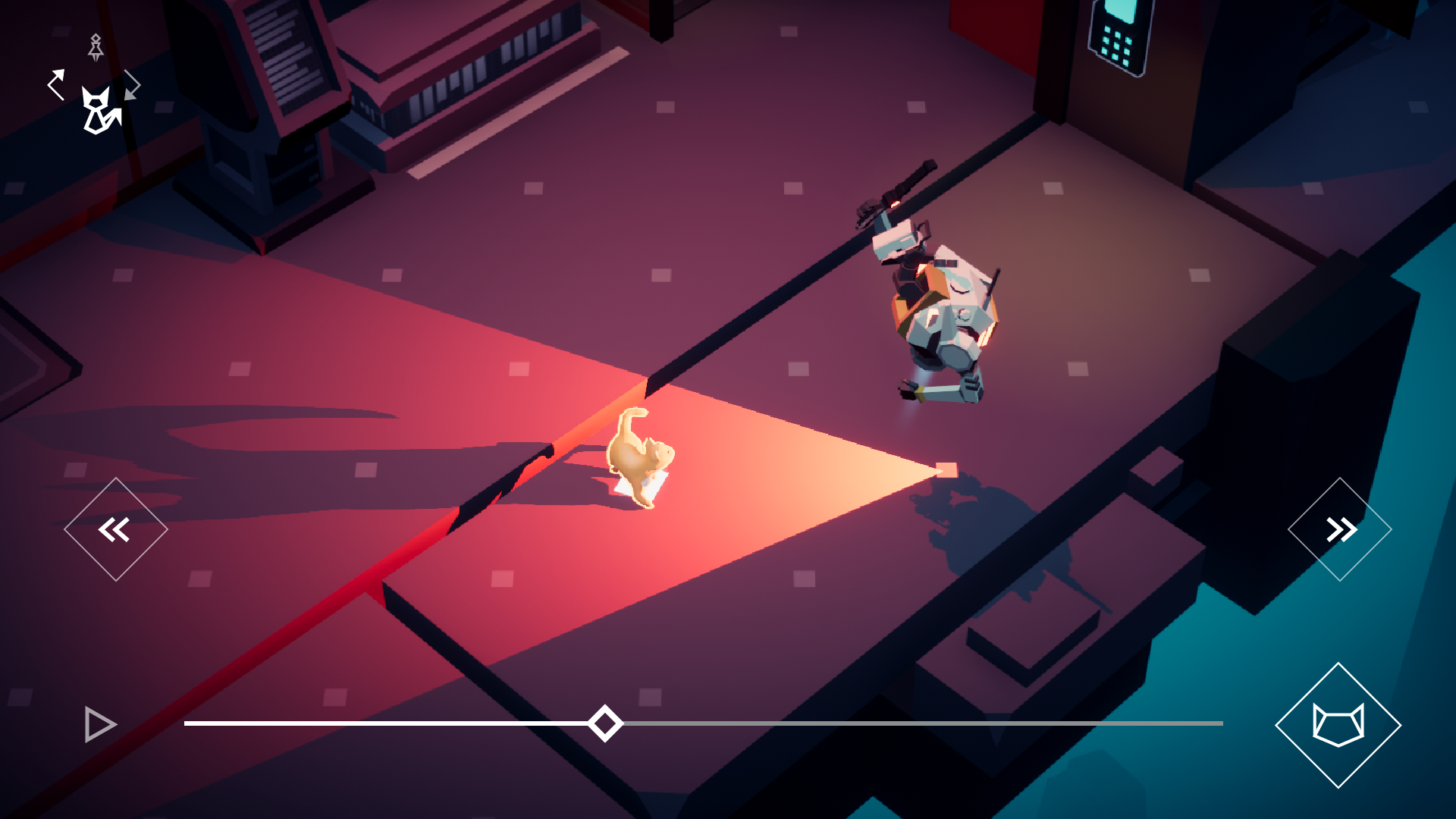Image resolution: width=1456 pixels, height=819 pixels.
Task: Click the diamond scrubber handle on the timeline
Action: (604, 723)
